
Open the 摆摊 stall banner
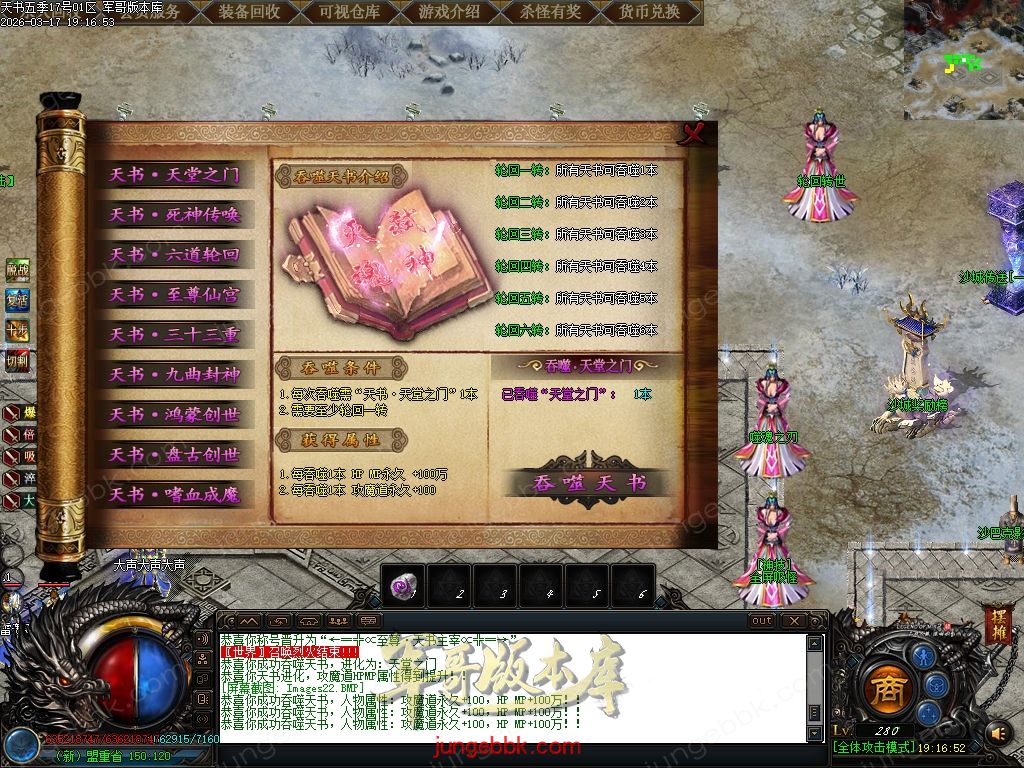(997, 622)
